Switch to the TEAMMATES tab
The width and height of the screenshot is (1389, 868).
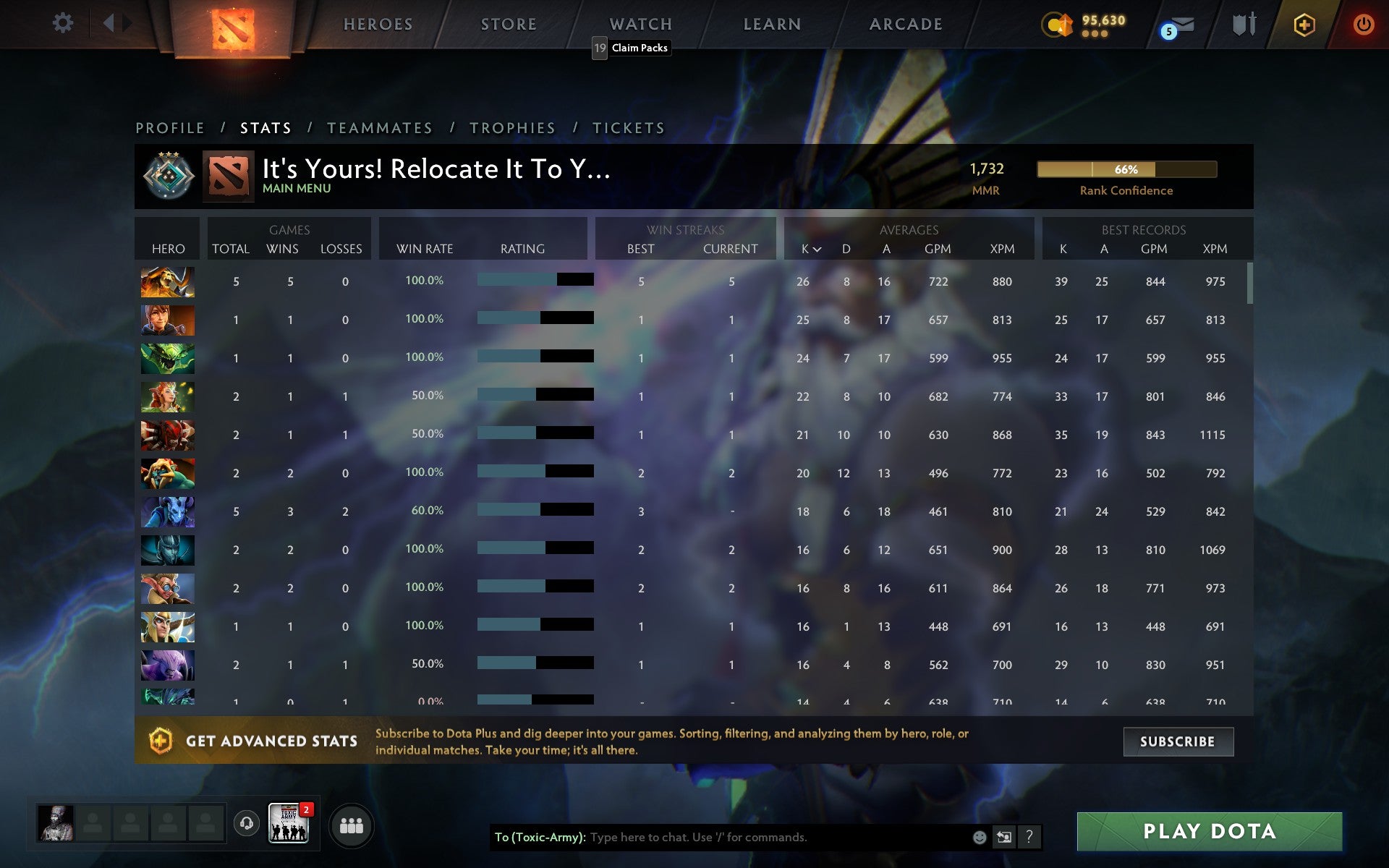click(380, 127)
